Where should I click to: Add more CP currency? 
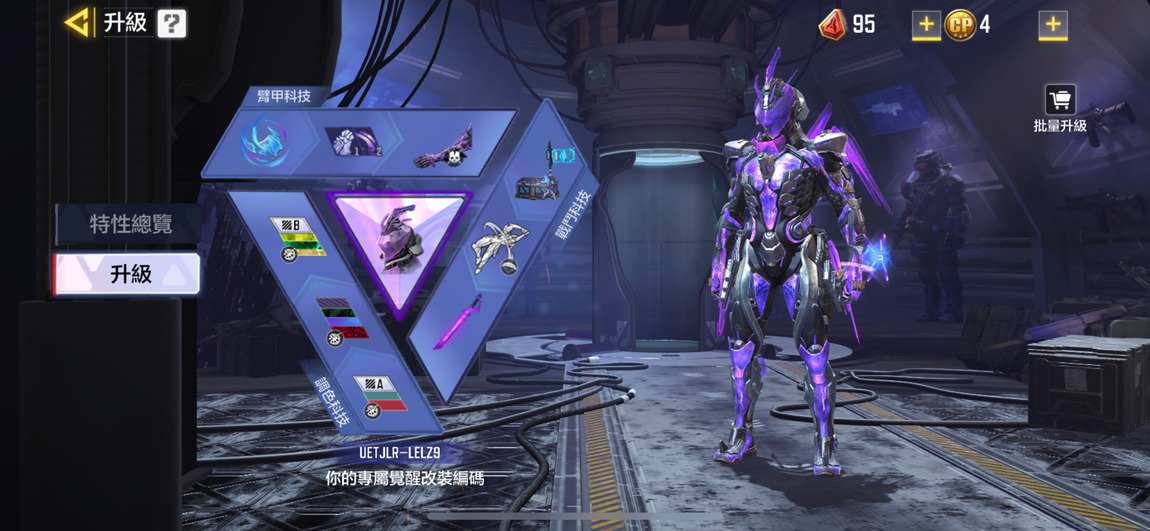click(x=1052, y=25)
